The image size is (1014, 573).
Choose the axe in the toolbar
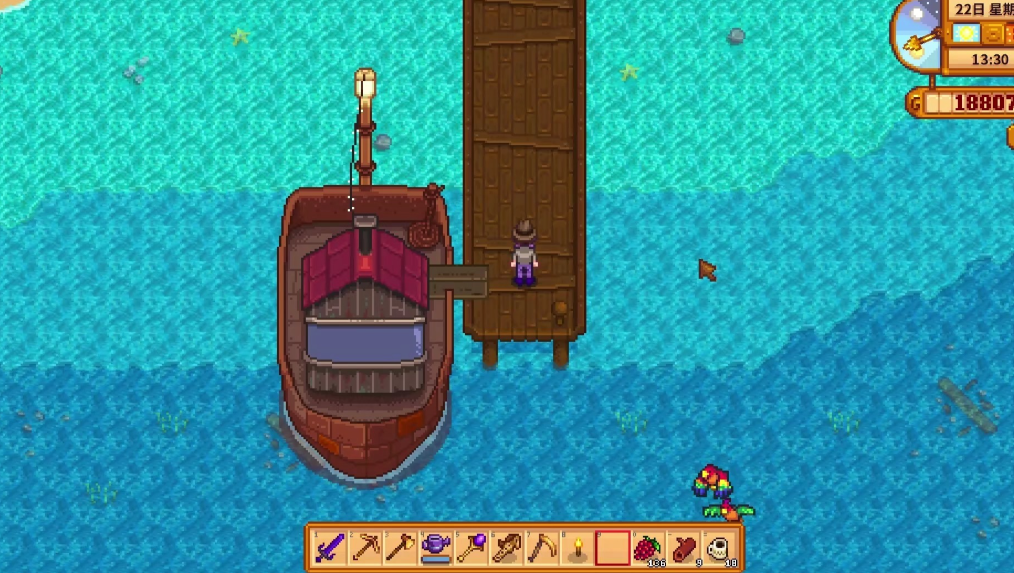400,548
